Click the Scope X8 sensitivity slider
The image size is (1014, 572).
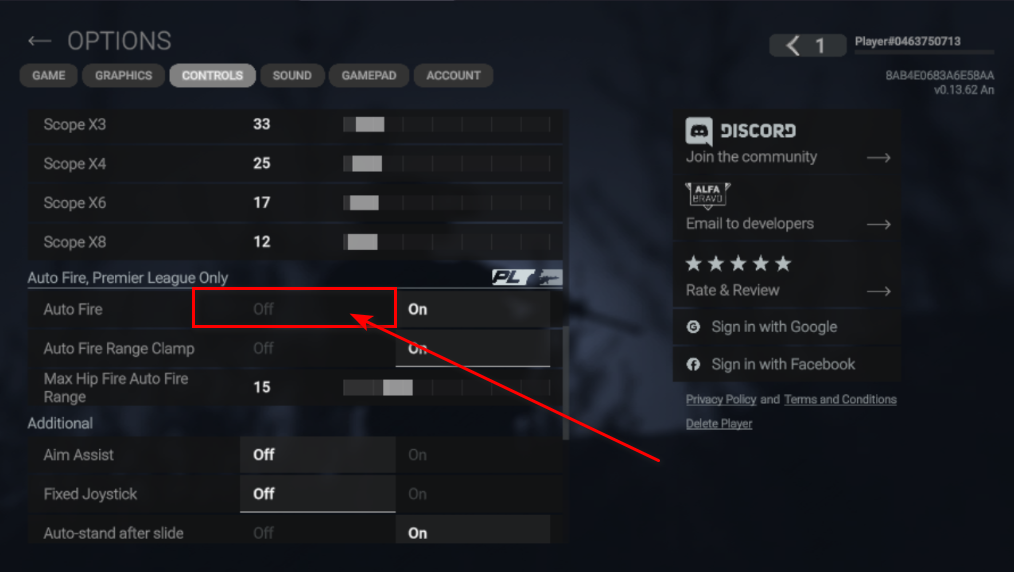[x=446, y=242]
